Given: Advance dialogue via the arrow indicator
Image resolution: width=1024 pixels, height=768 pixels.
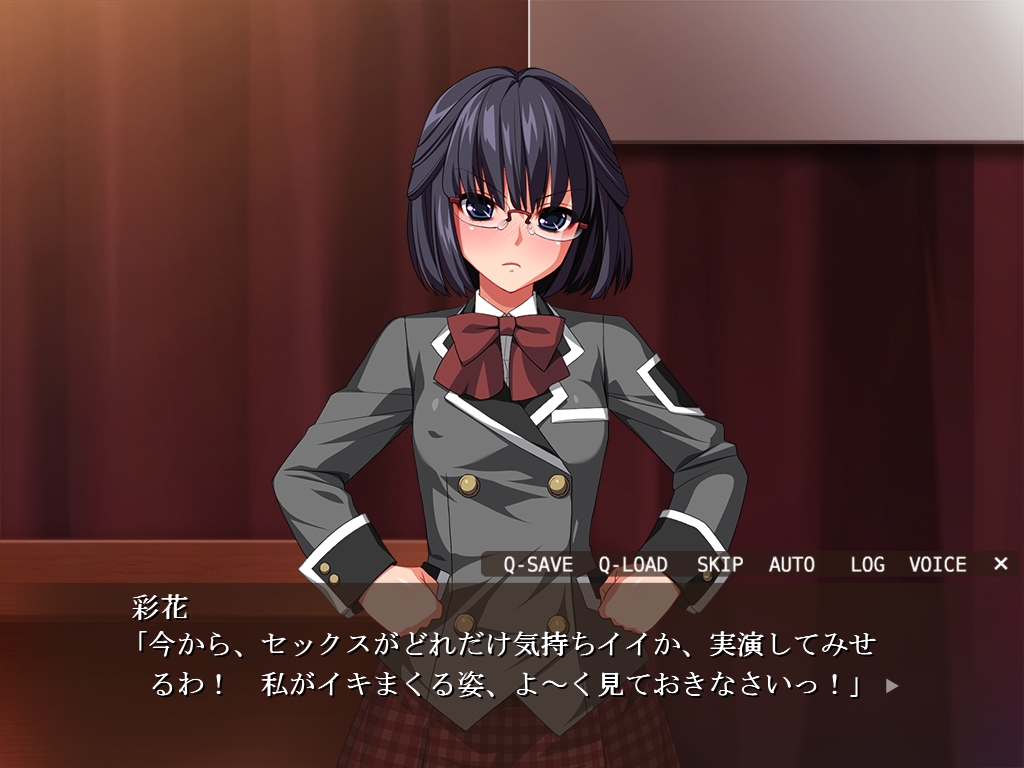Looking at the screenshot, I should coord(892,686).
